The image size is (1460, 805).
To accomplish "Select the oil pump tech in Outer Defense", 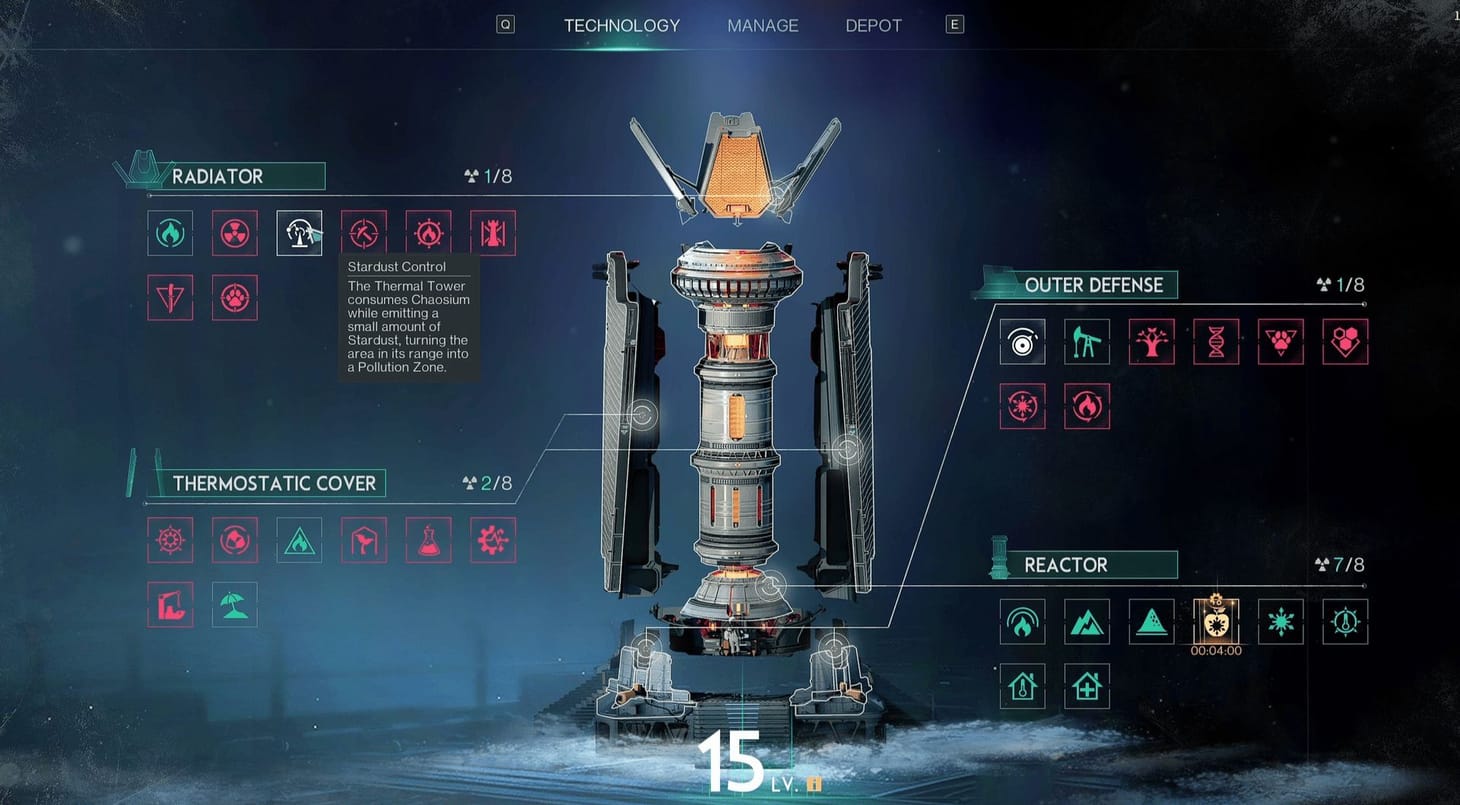I will (x=1087, y=342).
